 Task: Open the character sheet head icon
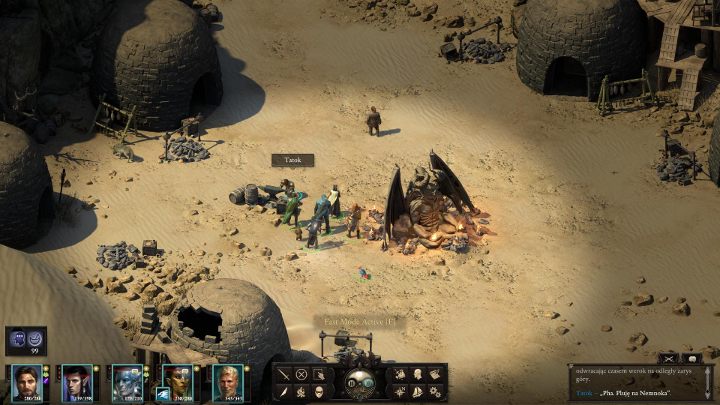pyautogui.click(x=417, y=374)
